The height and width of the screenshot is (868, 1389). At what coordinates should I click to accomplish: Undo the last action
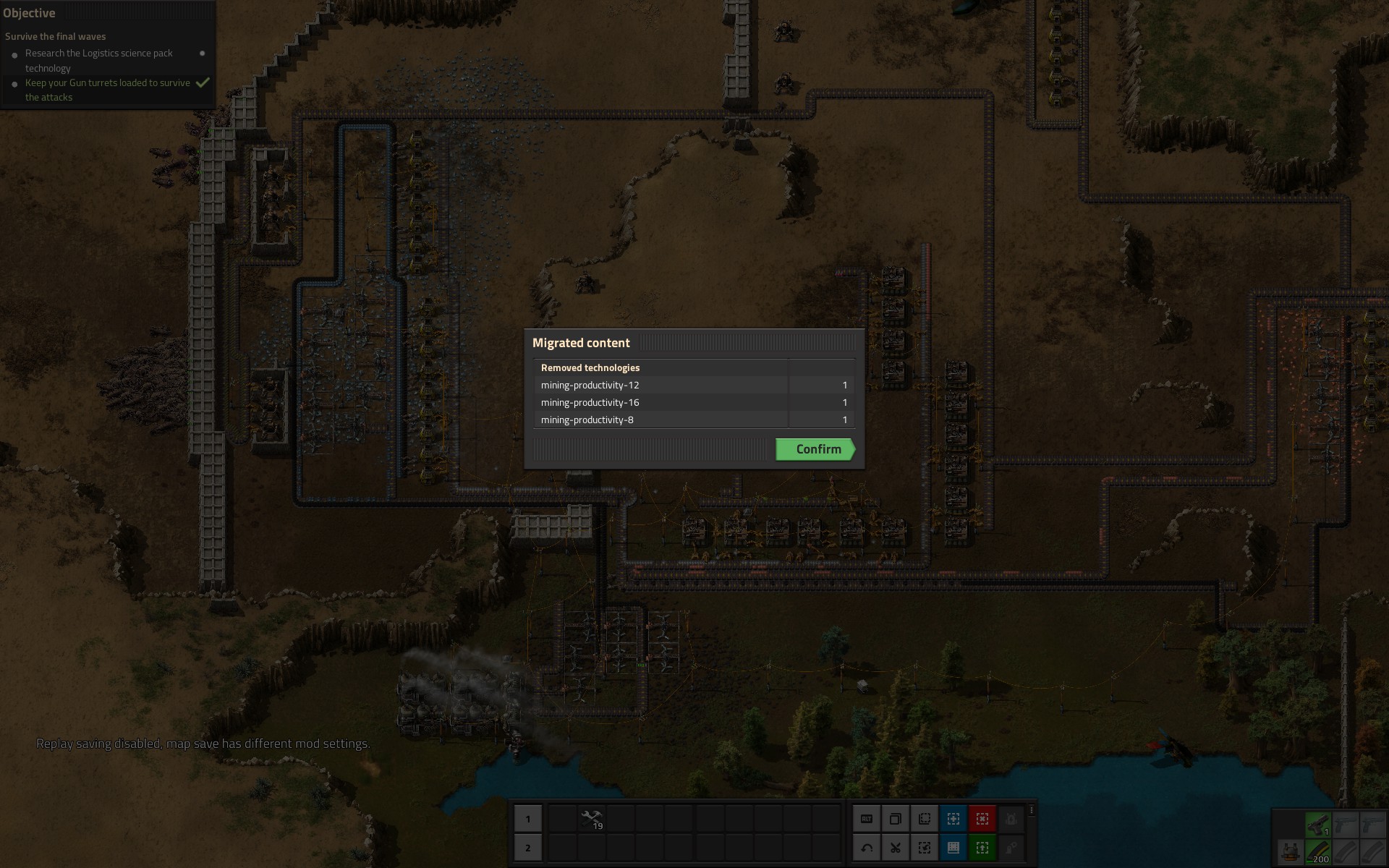[x=867, y=848]
